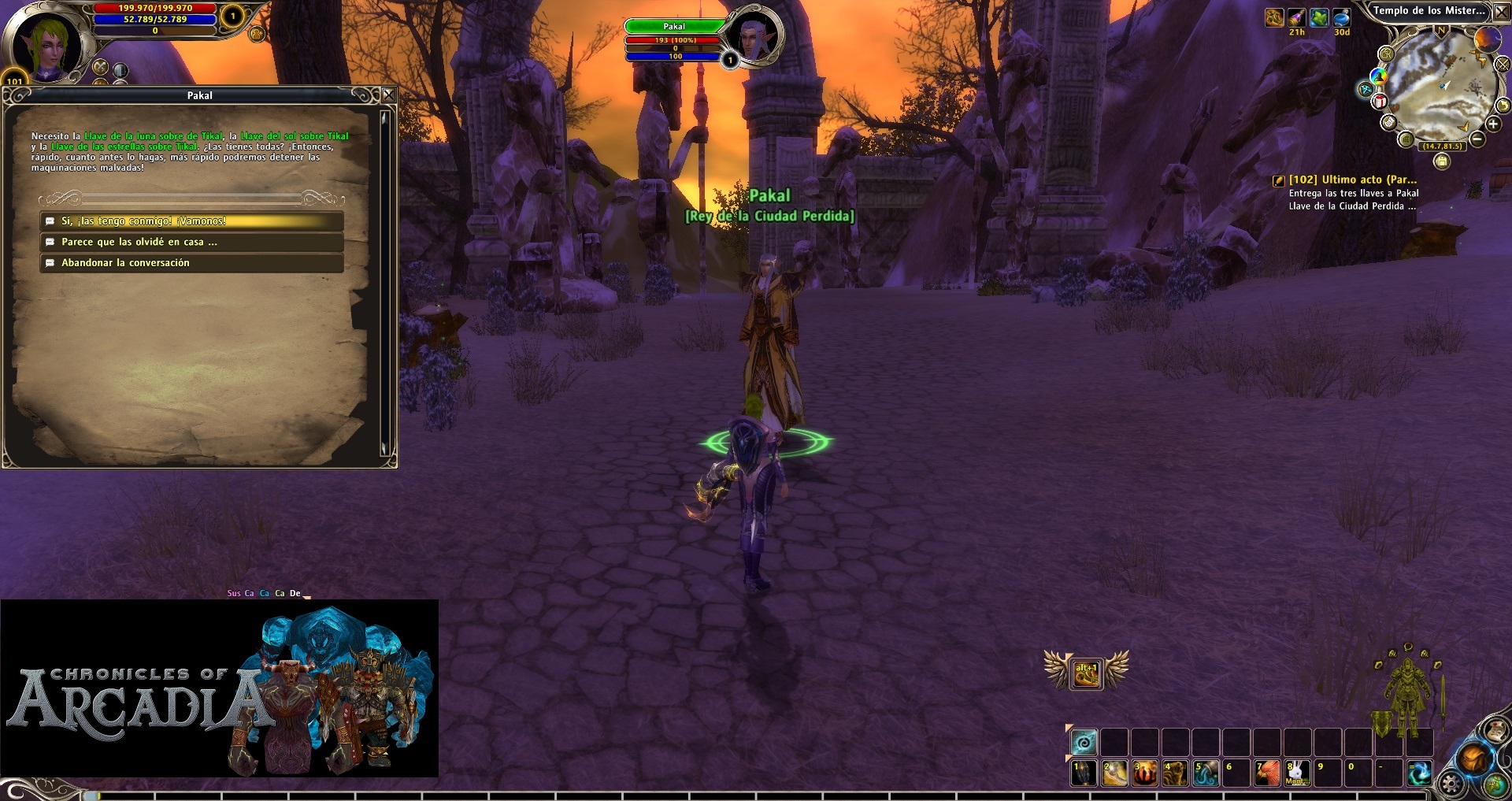The width and height of the screenshot is (1512, 801).
Task: Open the tracked quest "Ultimo acto"
Action: click(x=1351, y=180)
